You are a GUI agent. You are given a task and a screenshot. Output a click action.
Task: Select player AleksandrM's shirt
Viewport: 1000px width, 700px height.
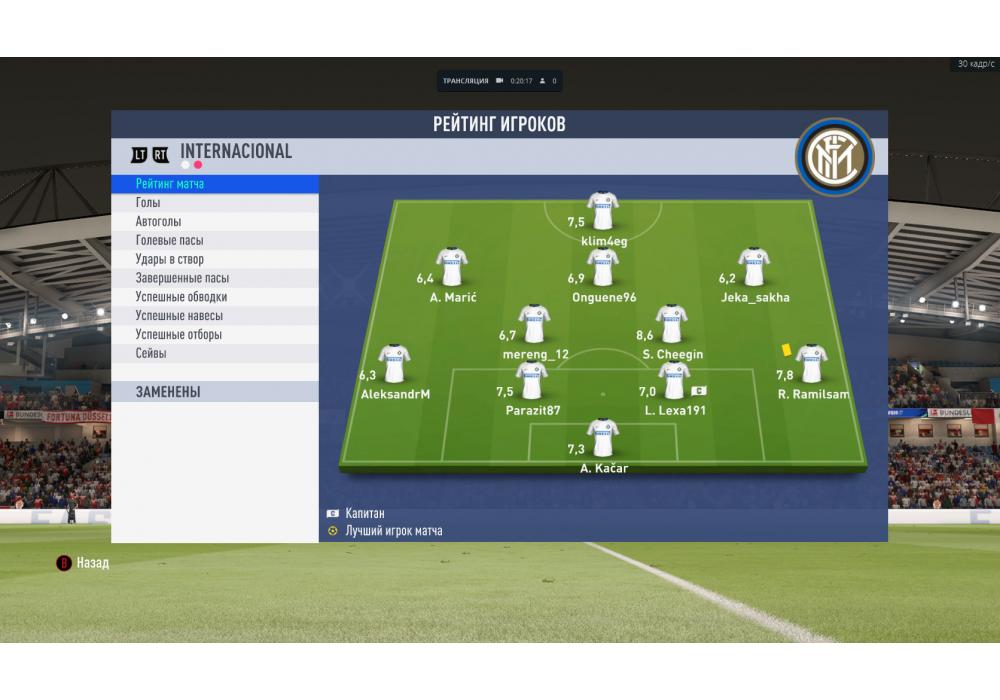[x=395, y=365]
